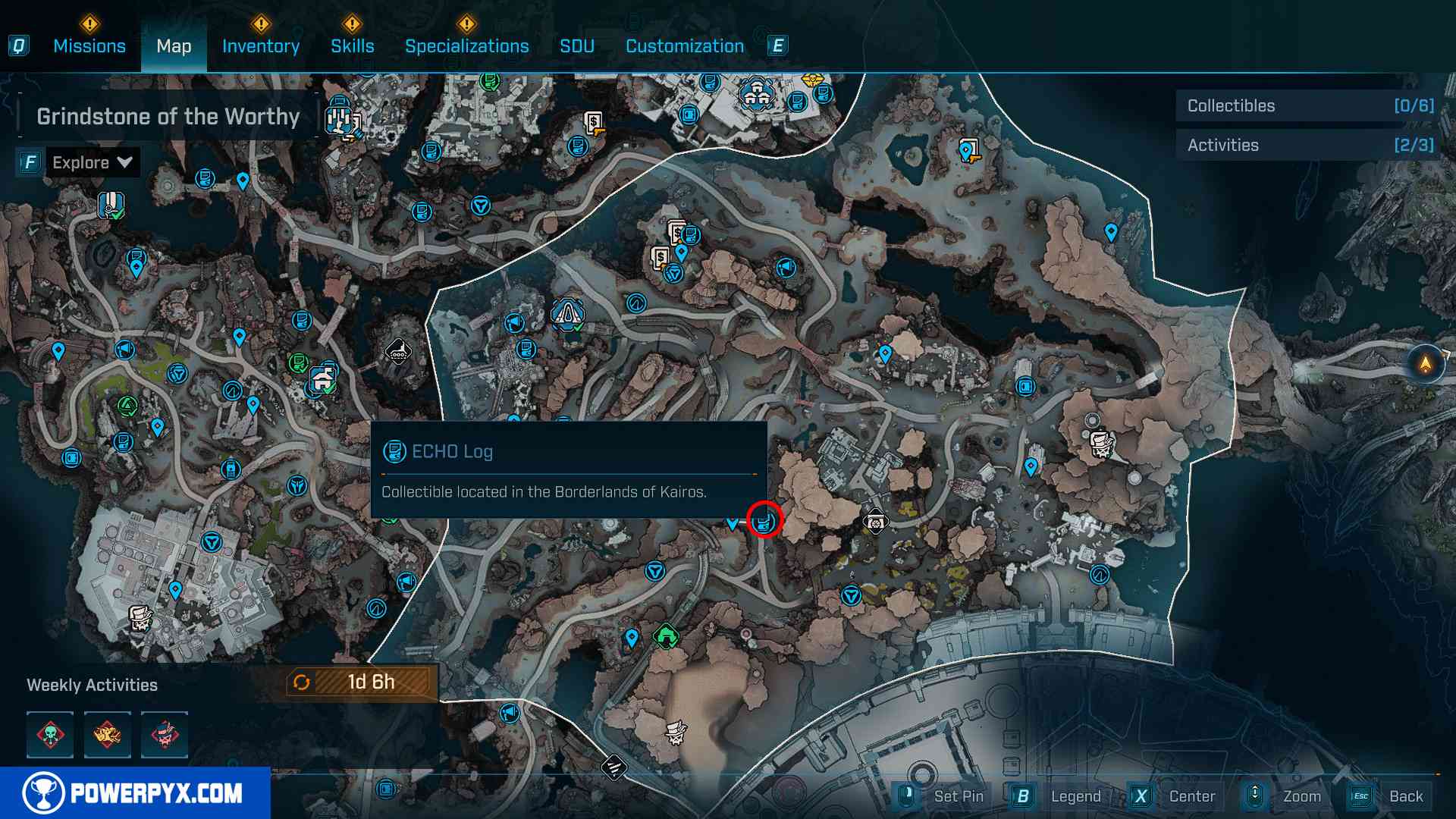Viewport: 1456px width, 819px height.
Task: Choose the green skull weekly activity
Action: click(50, 734)
